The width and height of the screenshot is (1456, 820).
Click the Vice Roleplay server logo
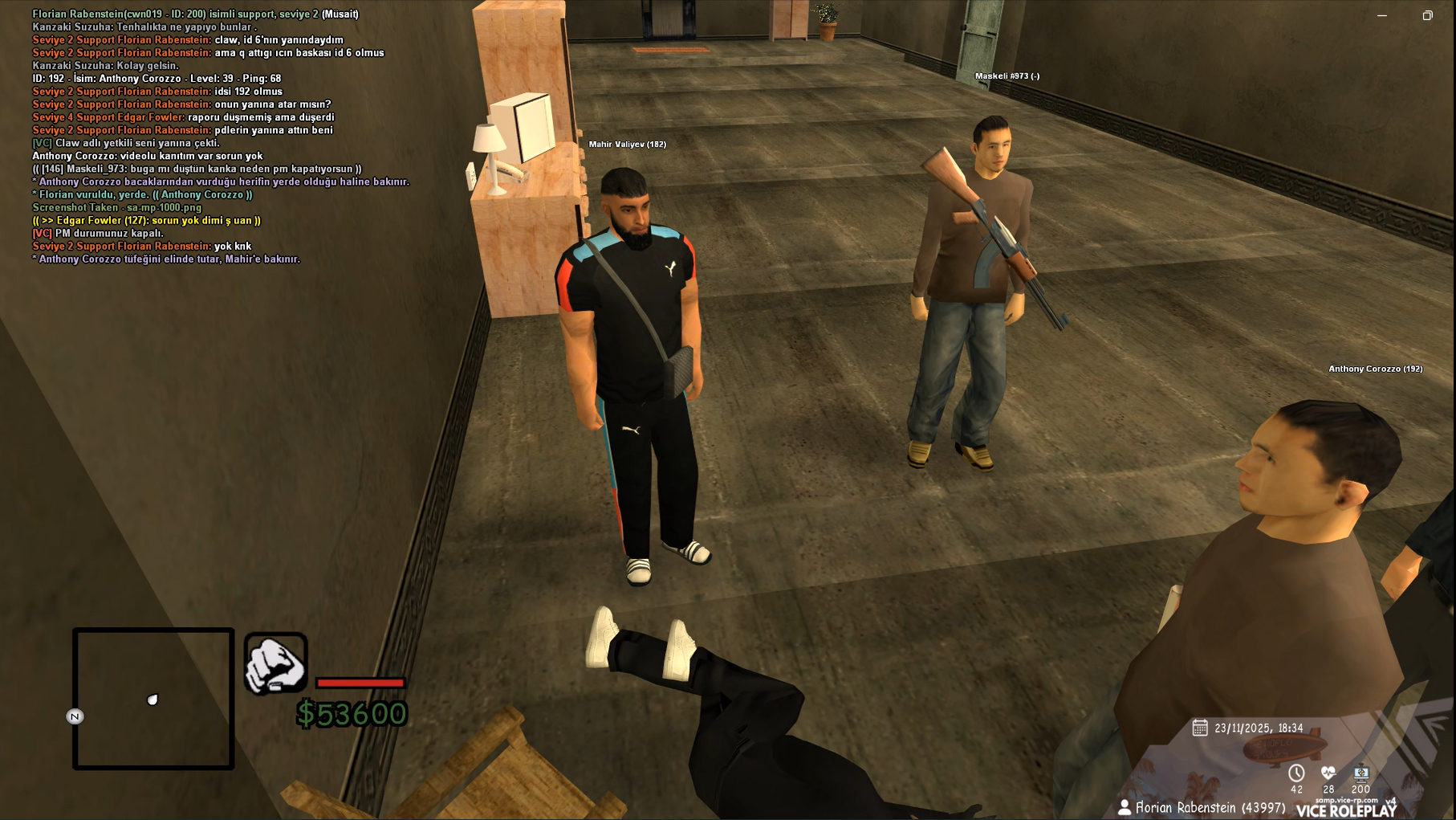[1346, 810]
